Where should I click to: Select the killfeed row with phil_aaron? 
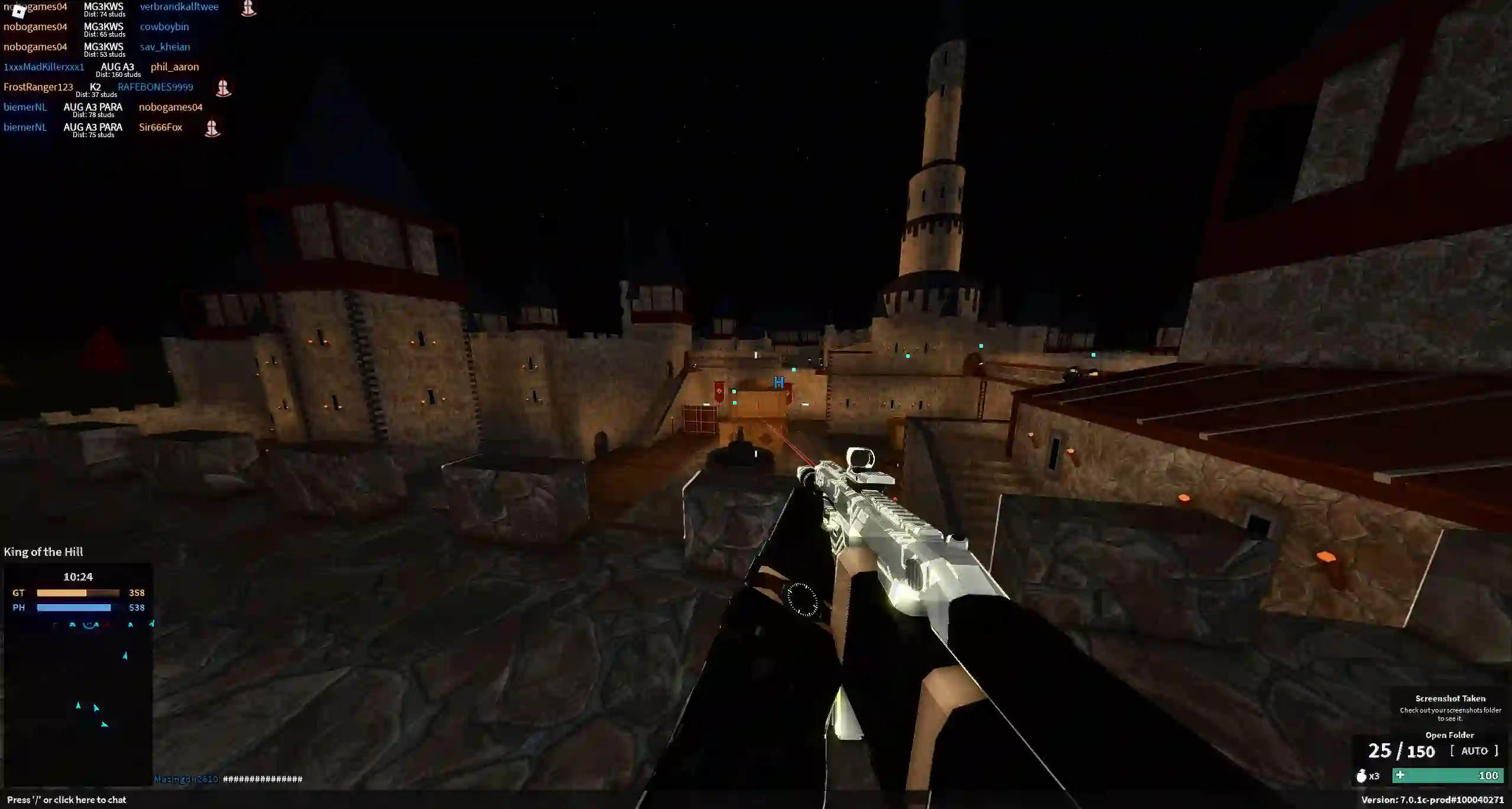102,68
